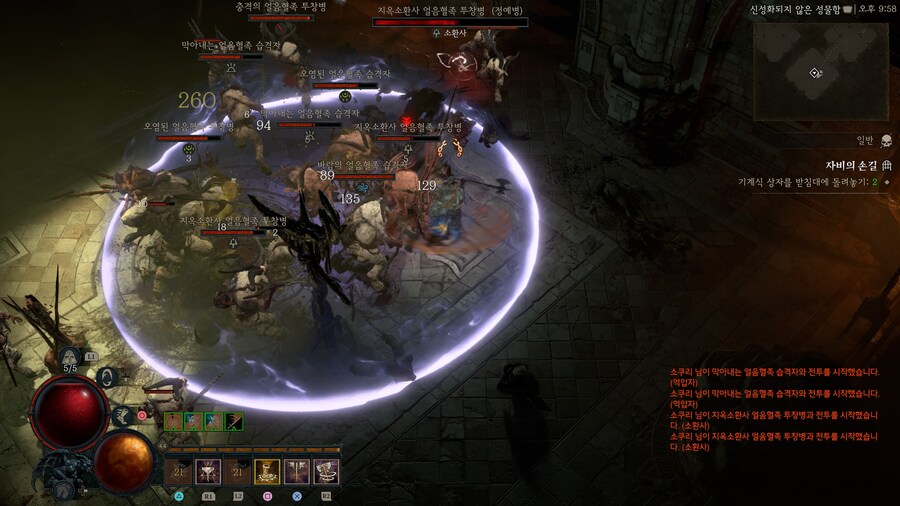
Task: Click the horse mount icon by the gargoyle
Action: click(62, 489)
